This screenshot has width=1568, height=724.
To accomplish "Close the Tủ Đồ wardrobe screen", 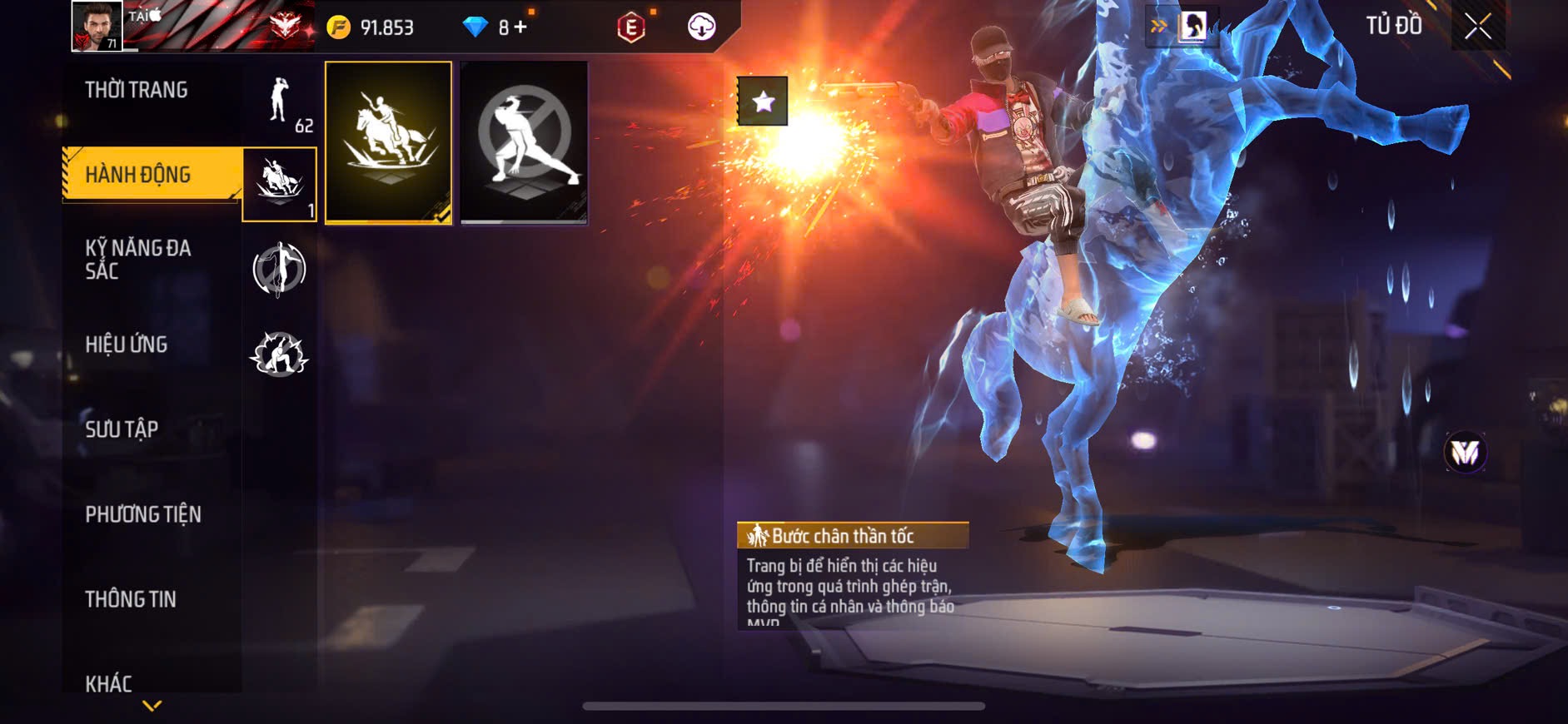I will point(1477,27).
